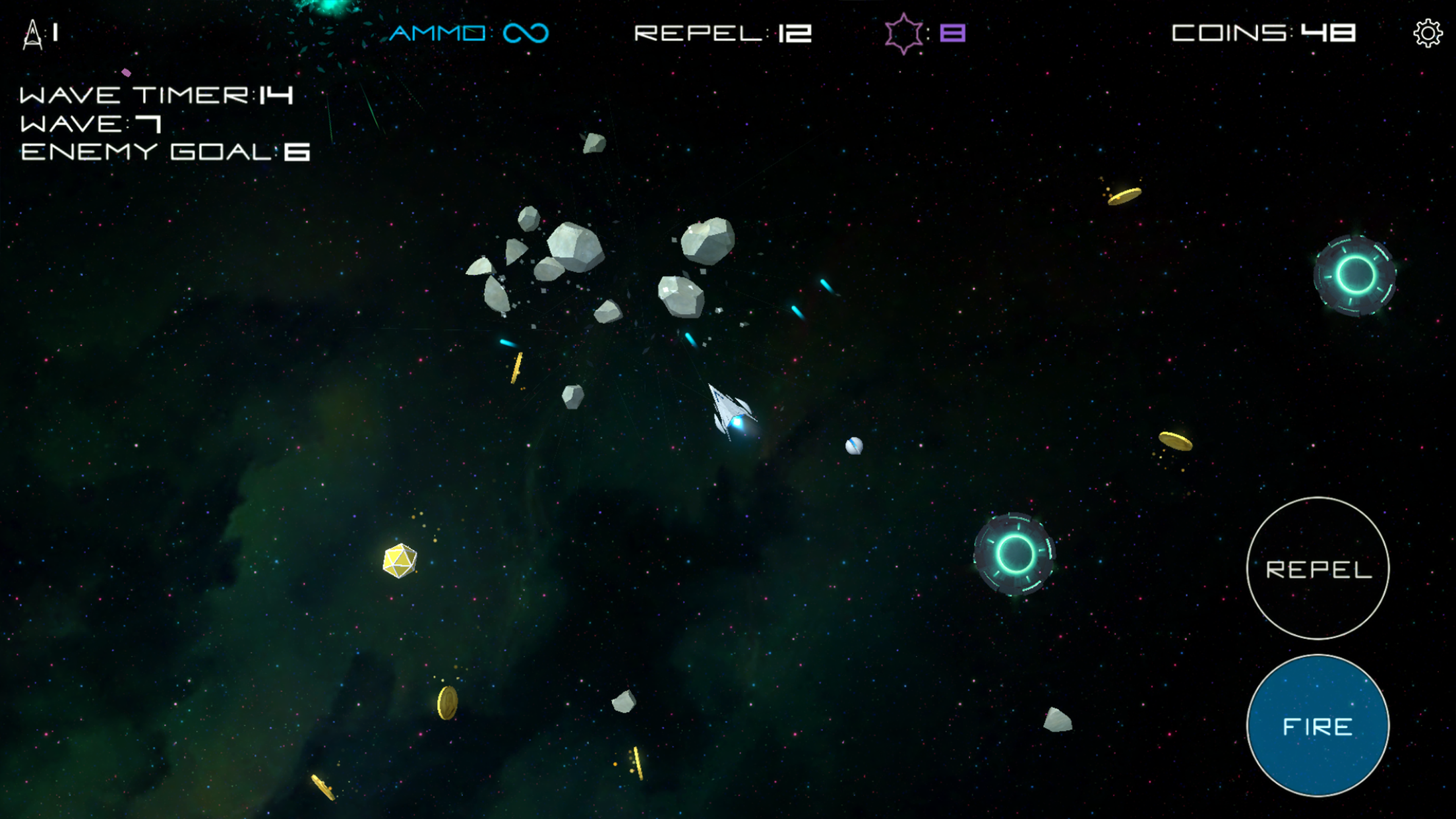Viewport: 1456px width, 819px height.
Task: Tap the FIRE button
Action: (x=1318, y=726)
